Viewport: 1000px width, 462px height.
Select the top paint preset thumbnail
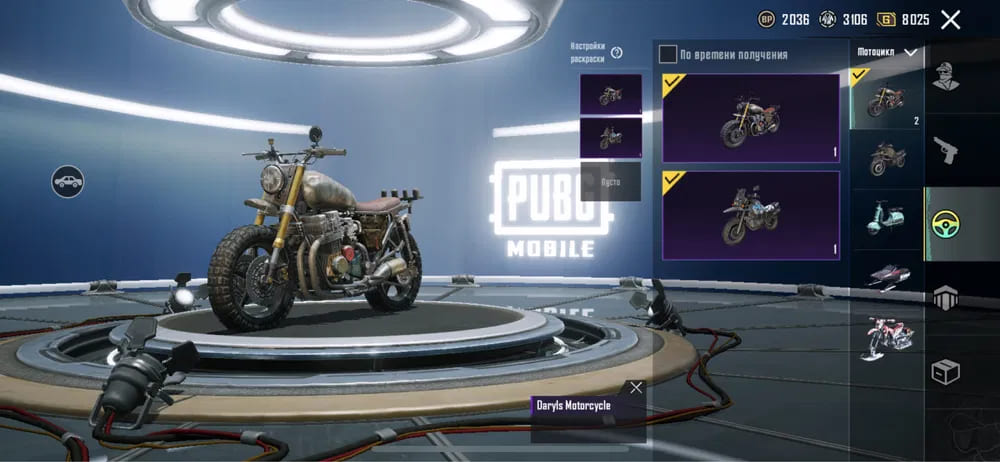(x=610, y=95)
